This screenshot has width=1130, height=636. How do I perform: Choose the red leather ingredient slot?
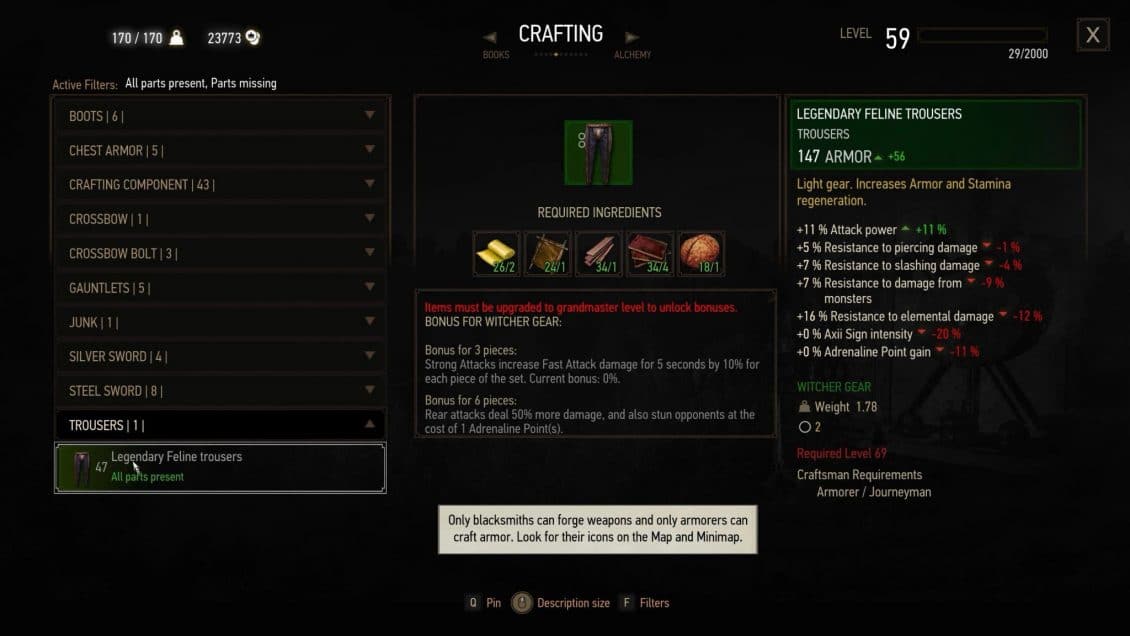[x=650, y=254]
